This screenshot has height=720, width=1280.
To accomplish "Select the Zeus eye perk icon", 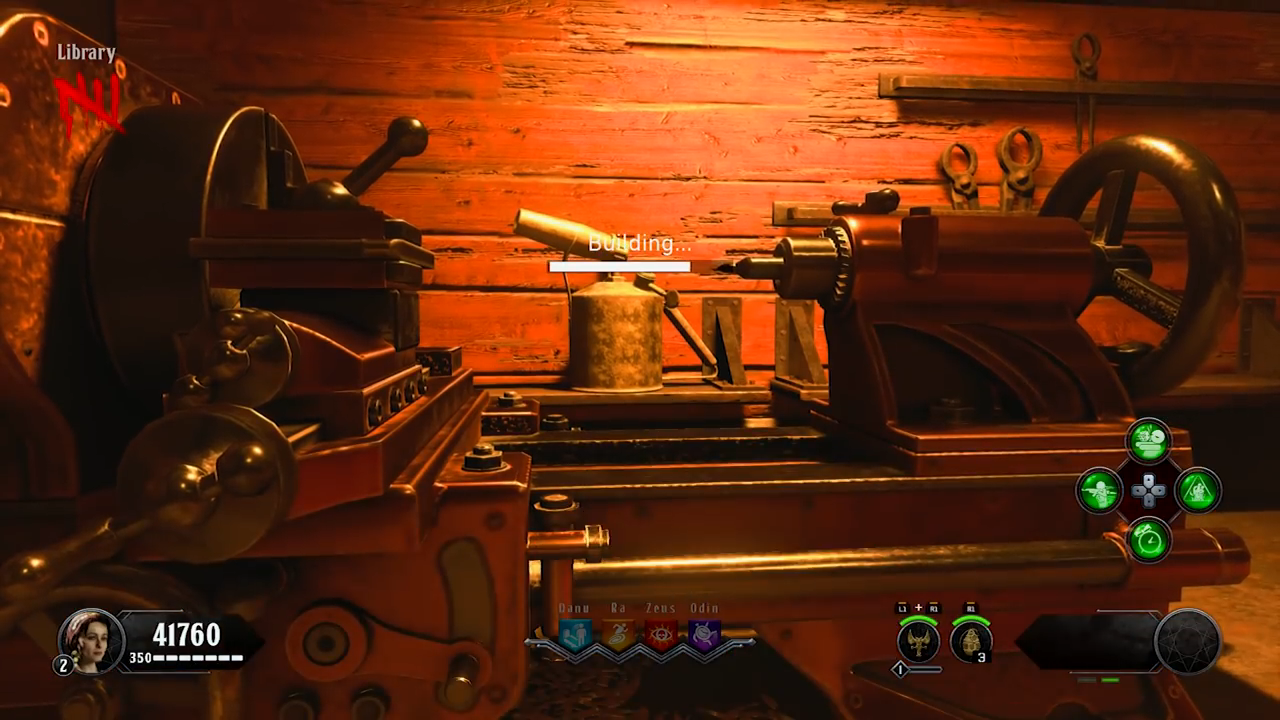I will pos(661,635).
